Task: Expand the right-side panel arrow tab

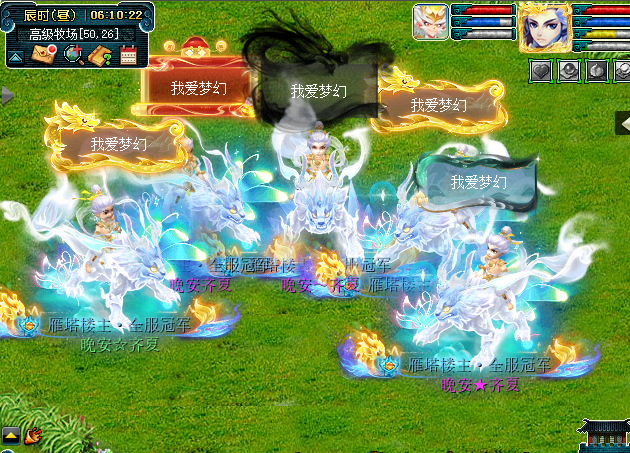Action: coord(622,122)
